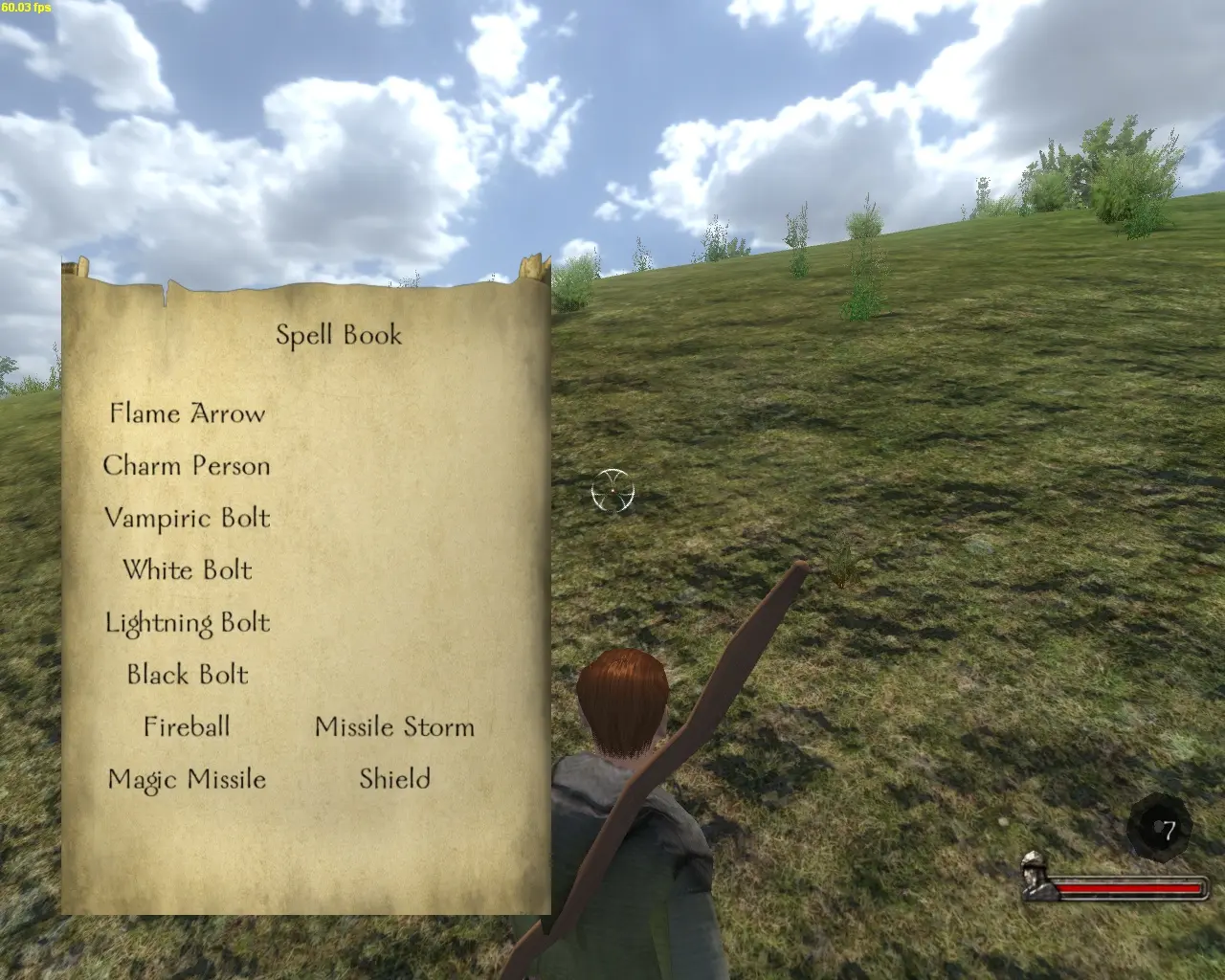Viewport: 1225px width, 980px height.
Task: Select the Flame Arrow spell
Action: (x=187, y=413)
